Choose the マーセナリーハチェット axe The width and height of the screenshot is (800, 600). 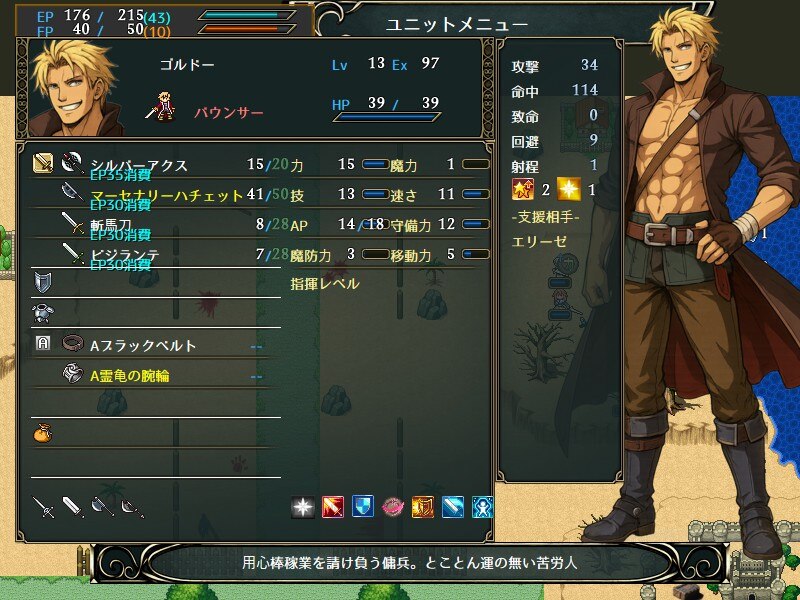tap(166, 195)
